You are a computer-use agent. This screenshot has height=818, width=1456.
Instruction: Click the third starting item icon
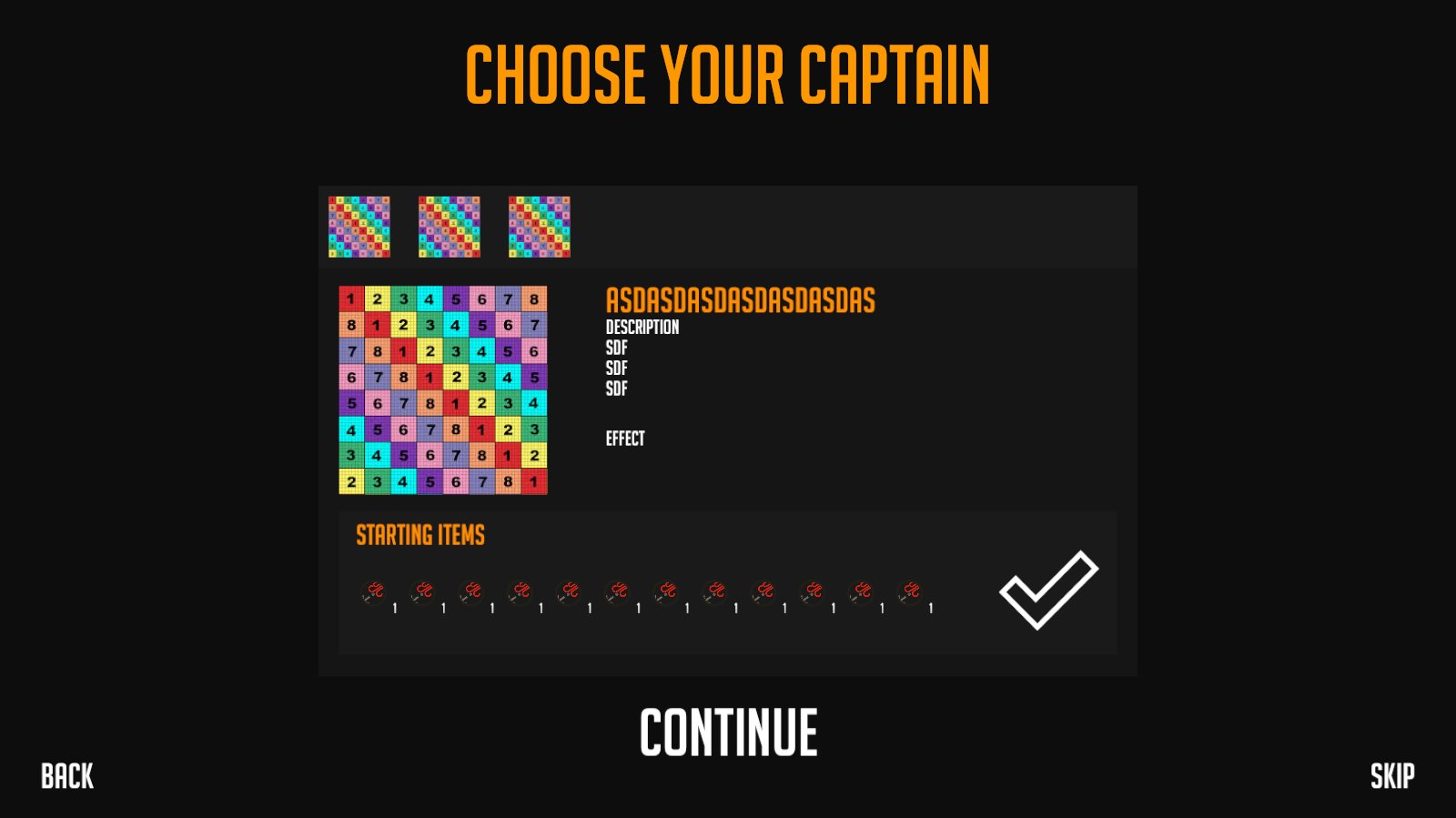coord(472,591)
